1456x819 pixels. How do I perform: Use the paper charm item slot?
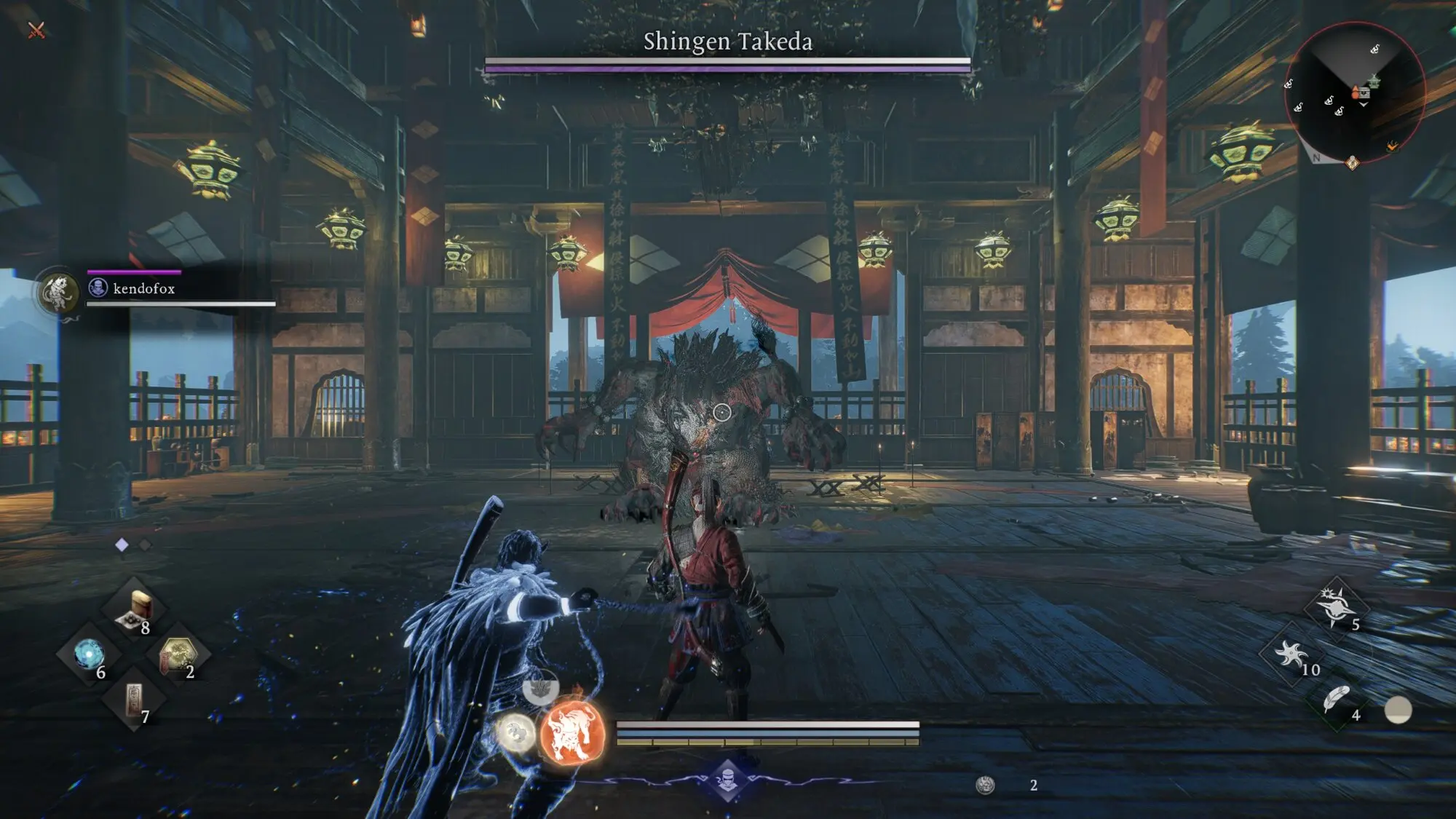point(134,700)
